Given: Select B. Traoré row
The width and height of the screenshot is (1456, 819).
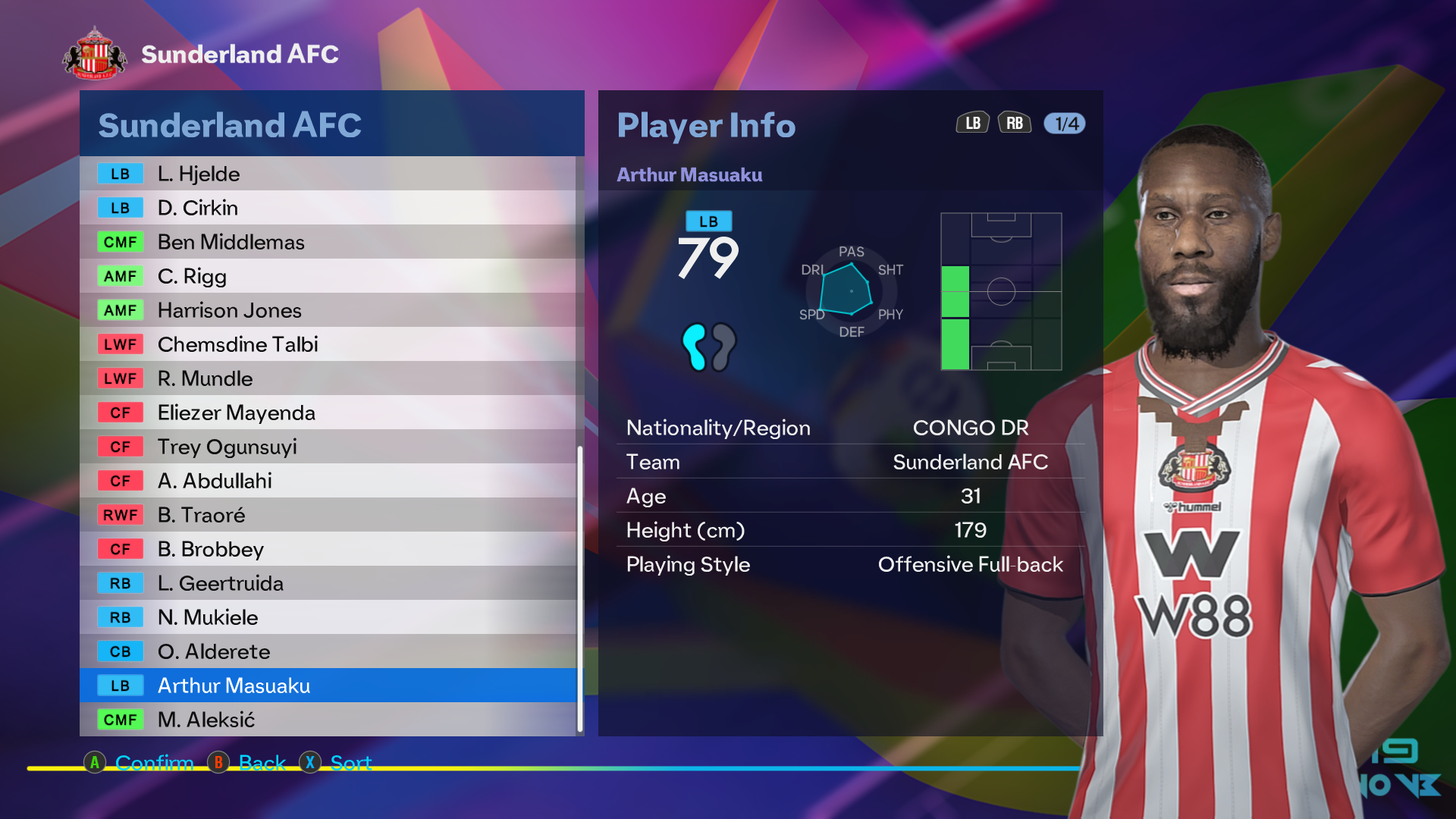Looking at the screenshot, I should tap(328, 515).
